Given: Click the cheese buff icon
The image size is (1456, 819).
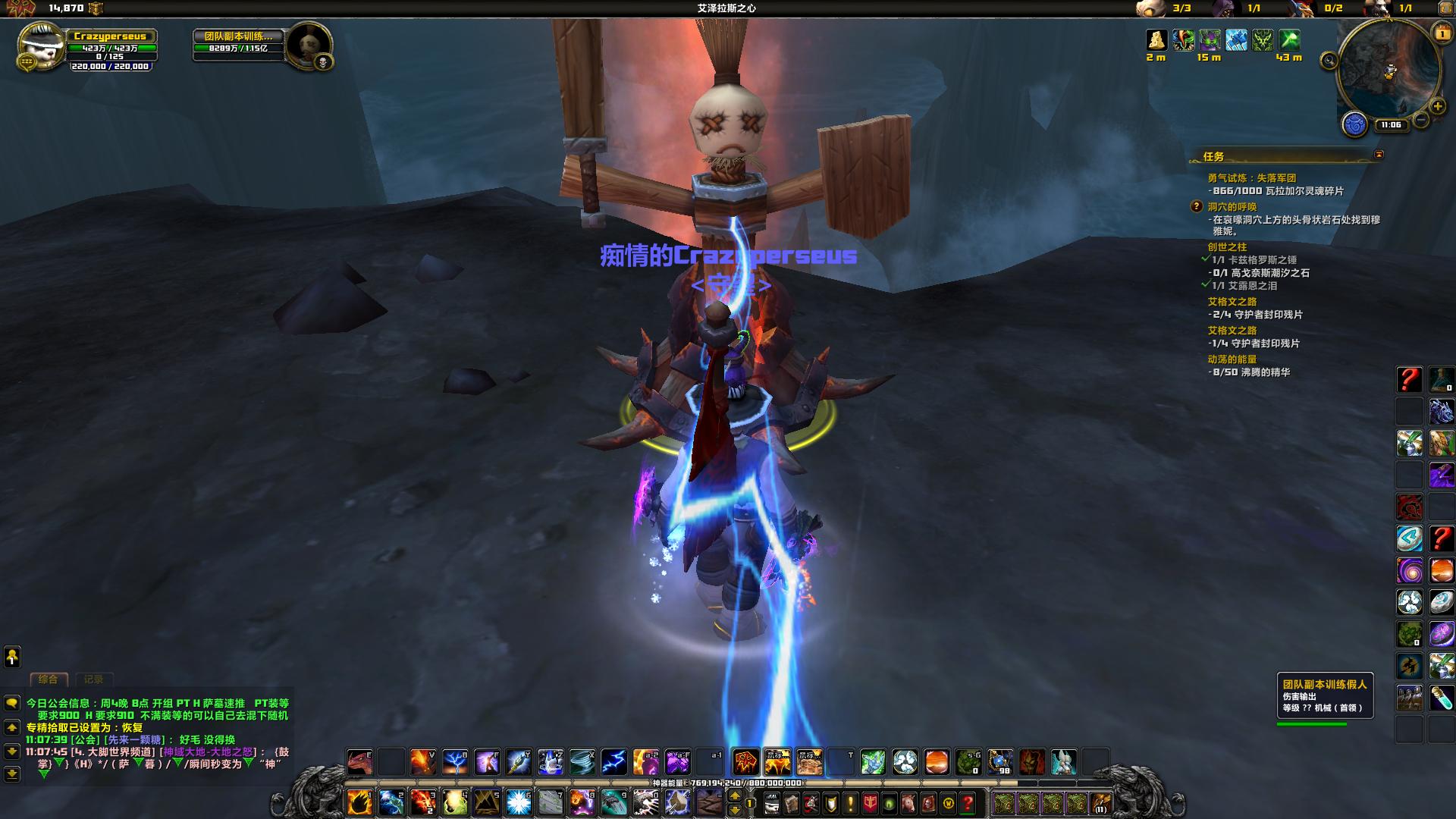Looking at the screenshot, I should [x=1156, y=39].
